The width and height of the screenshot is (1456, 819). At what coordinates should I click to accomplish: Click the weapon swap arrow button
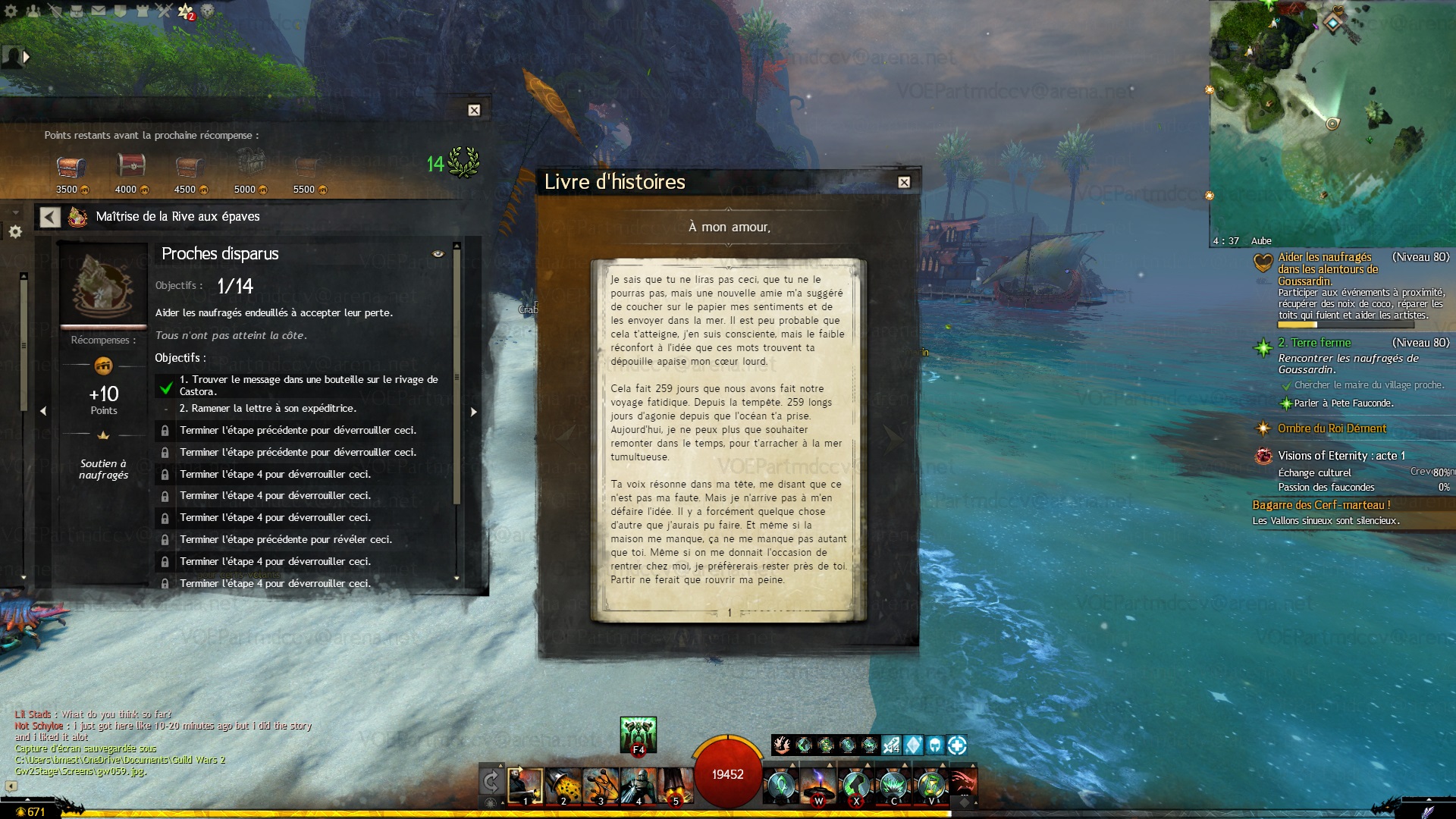(491, 780)
